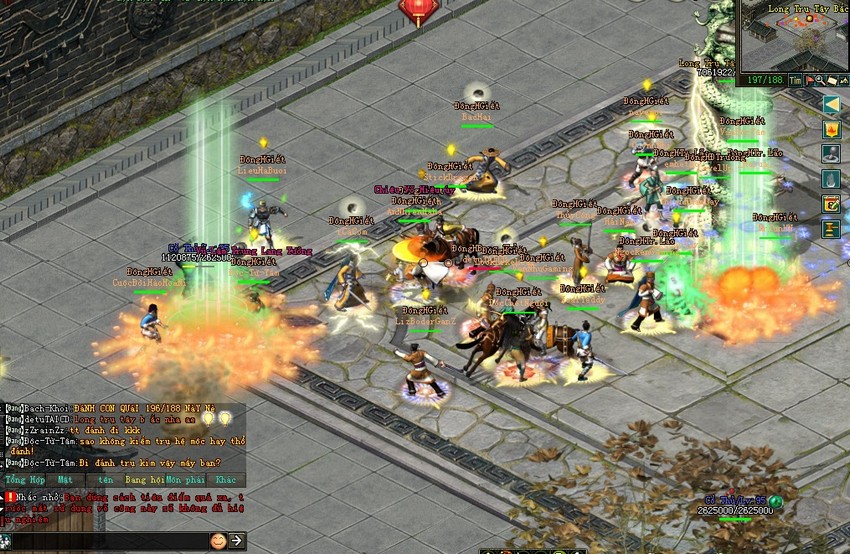Collapse the side panel with the arrow button

click(831, 104)
